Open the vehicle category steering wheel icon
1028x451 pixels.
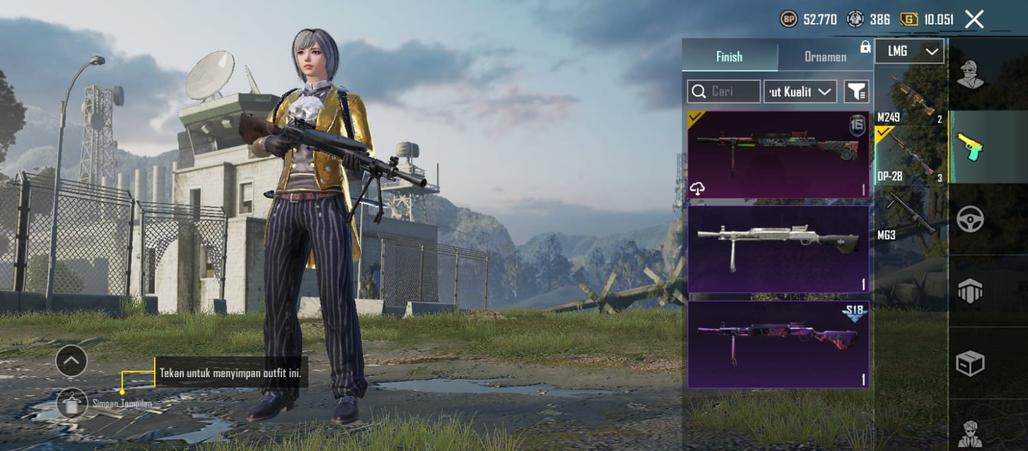pos(969,218)
